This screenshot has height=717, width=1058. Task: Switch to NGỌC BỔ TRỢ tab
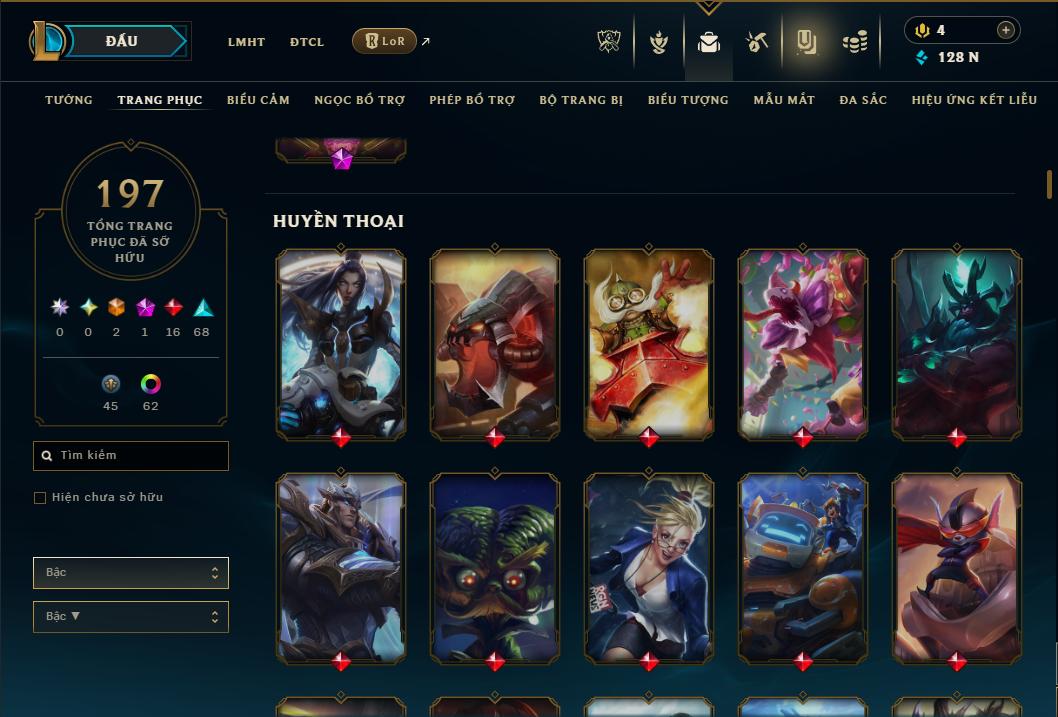[359, 100]
